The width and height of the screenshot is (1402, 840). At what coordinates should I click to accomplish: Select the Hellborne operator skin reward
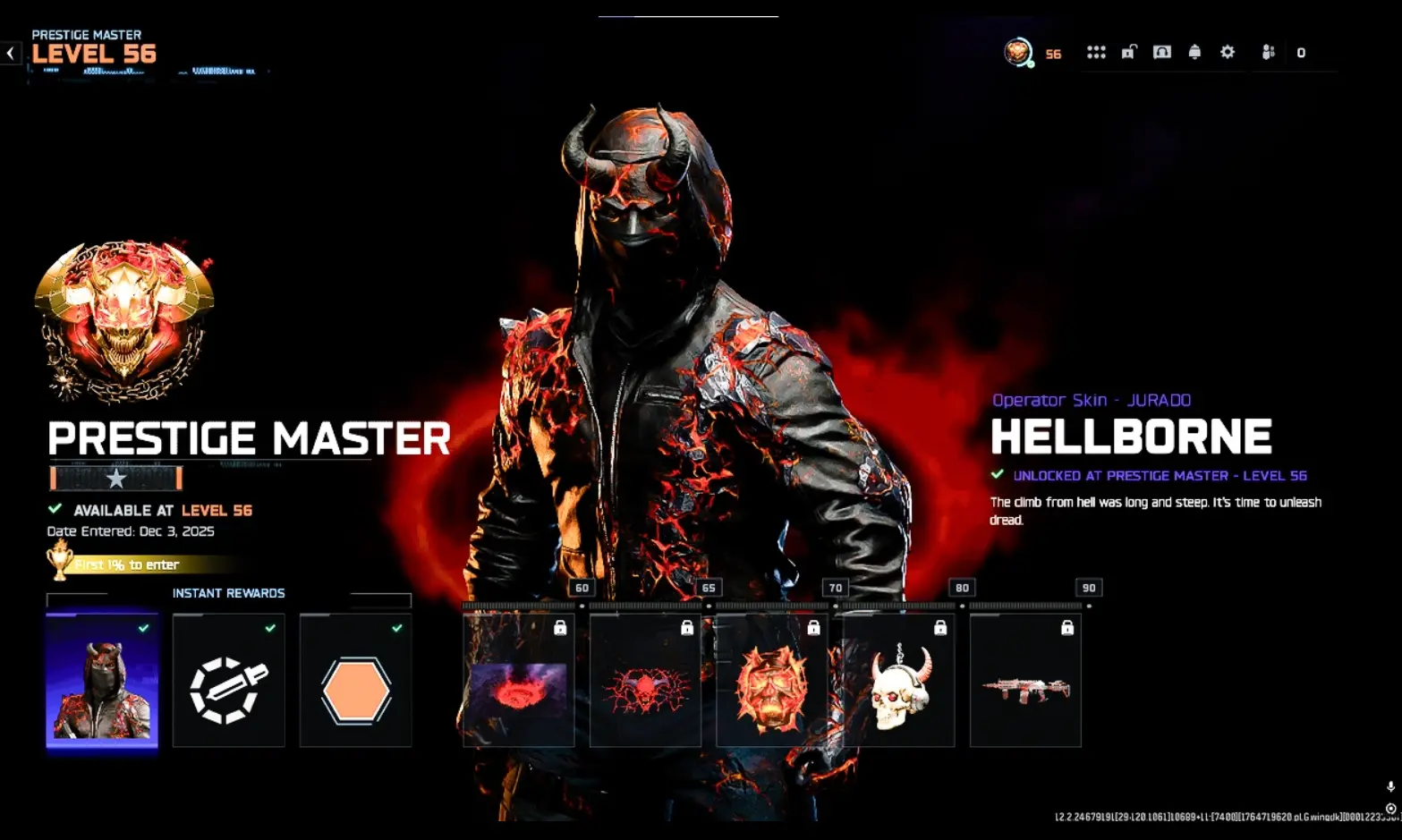101,681
